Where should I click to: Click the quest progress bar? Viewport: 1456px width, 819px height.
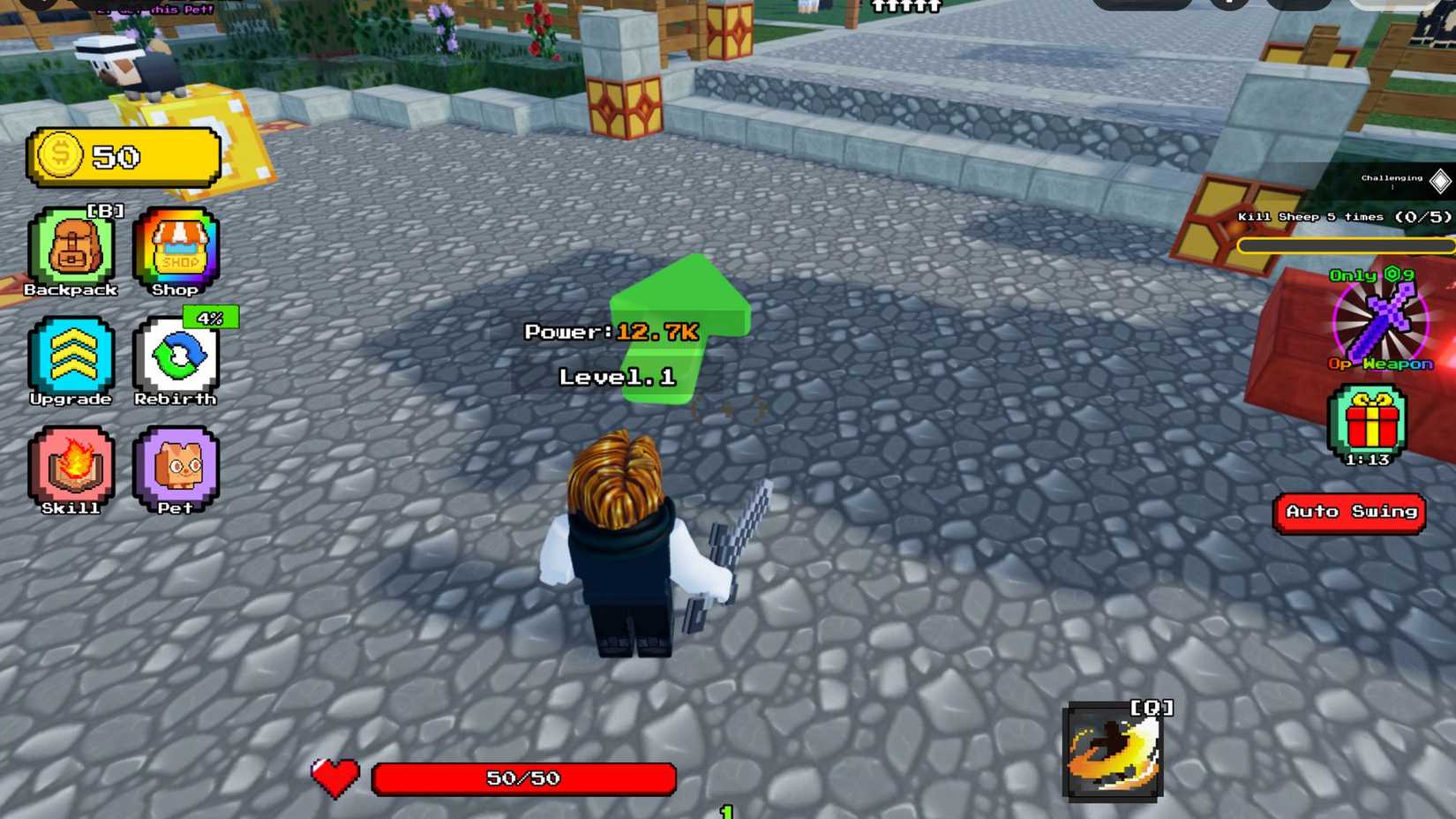pos(1348,244)
